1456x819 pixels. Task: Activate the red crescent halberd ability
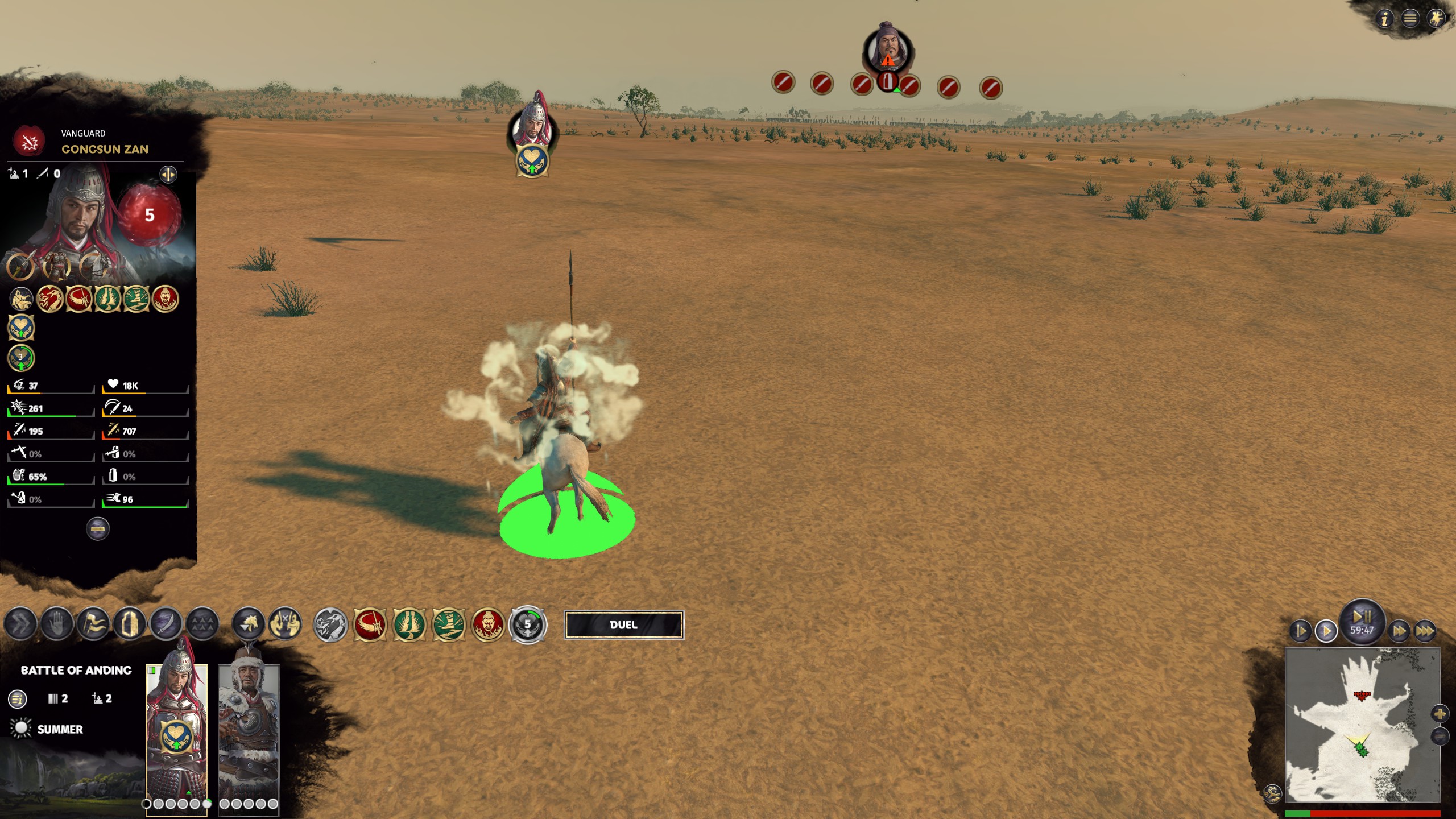tap(370, 624)
